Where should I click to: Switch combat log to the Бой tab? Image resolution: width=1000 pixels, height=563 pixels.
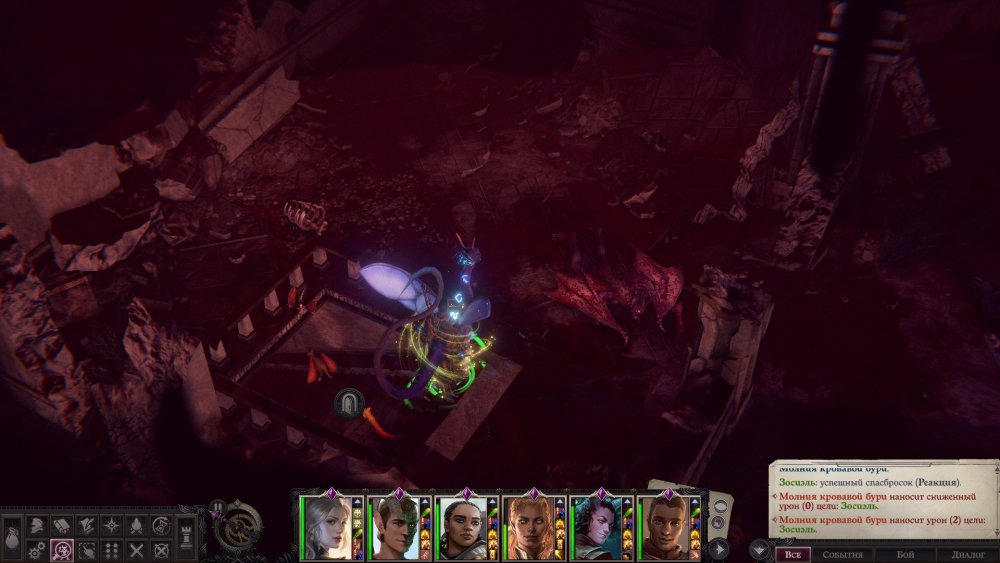coord(905,554)
